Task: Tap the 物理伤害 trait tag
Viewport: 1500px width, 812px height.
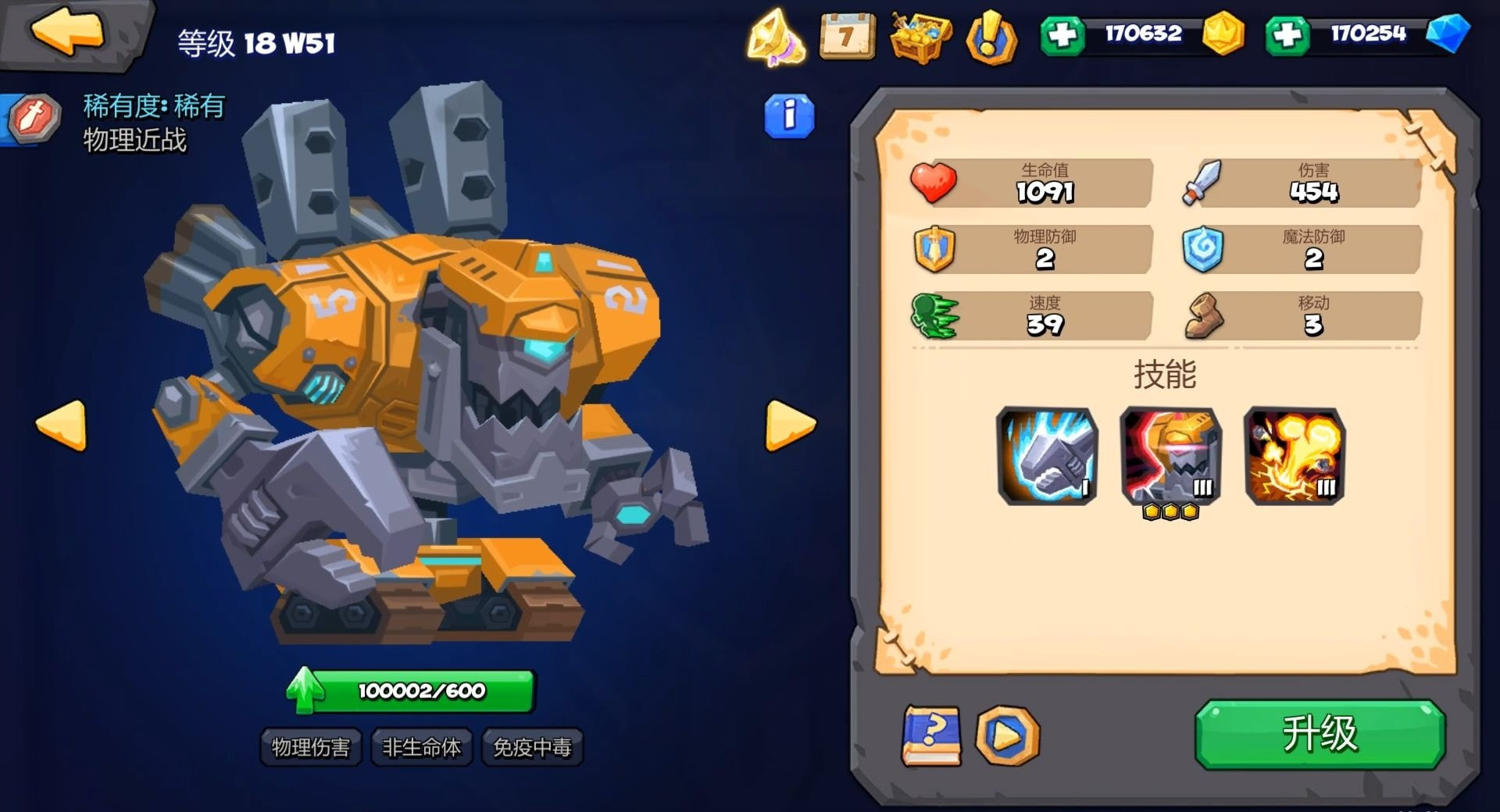Action: (310, 747)
